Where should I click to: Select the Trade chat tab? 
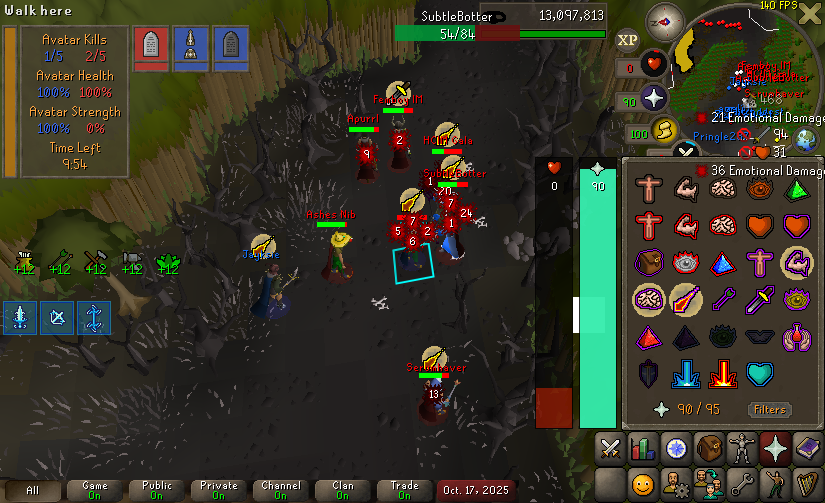(x=405, y=490)
